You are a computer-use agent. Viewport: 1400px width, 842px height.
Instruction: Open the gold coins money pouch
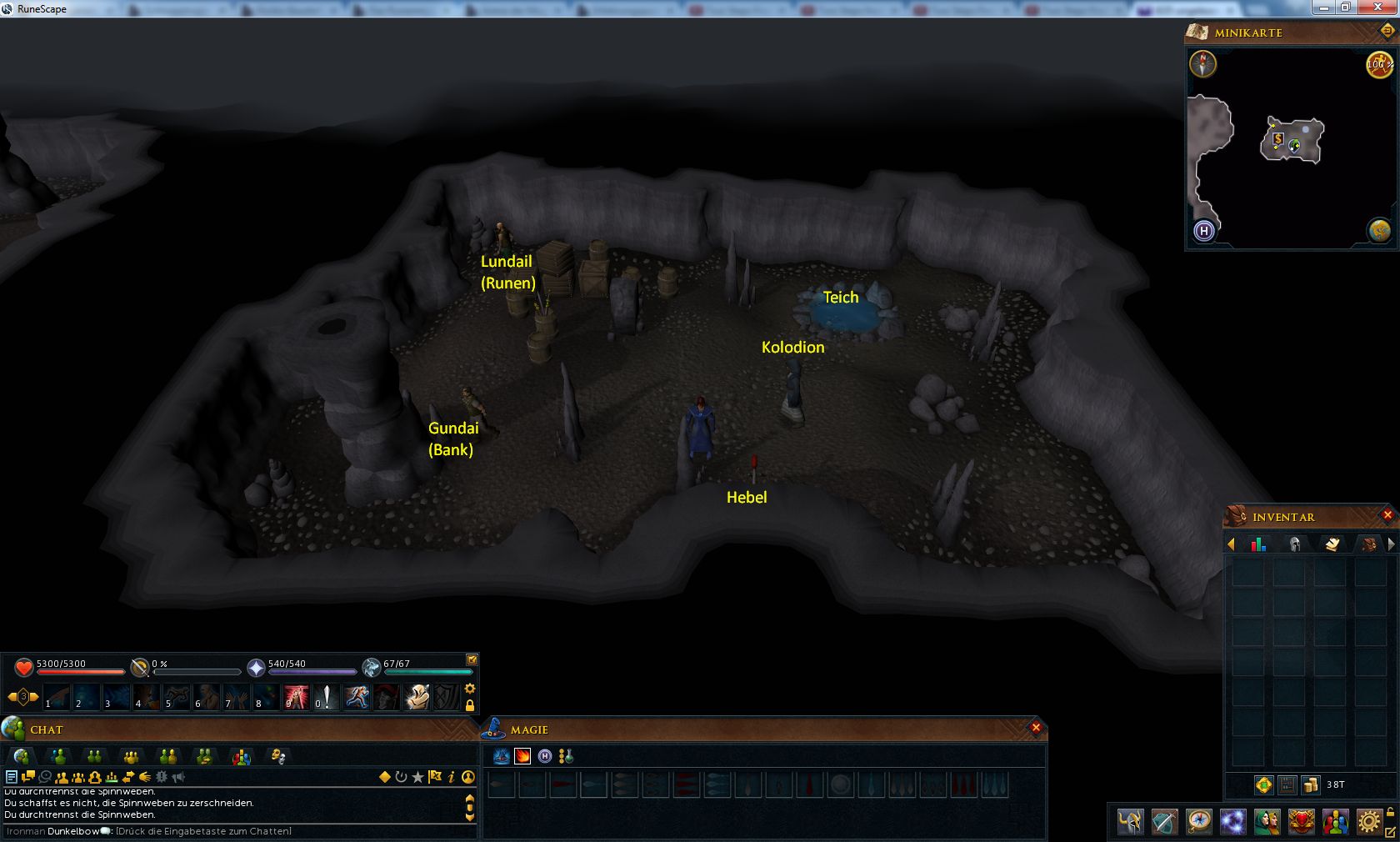(1311, 784)
